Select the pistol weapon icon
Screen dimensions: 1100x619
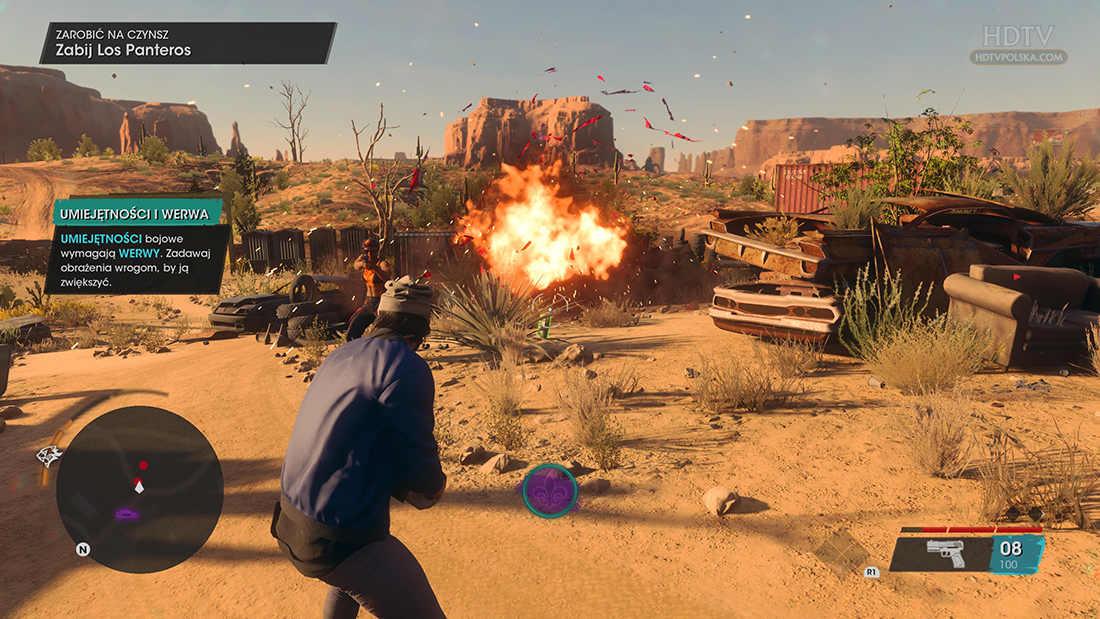pyautogui.click(x=944, y=552)
